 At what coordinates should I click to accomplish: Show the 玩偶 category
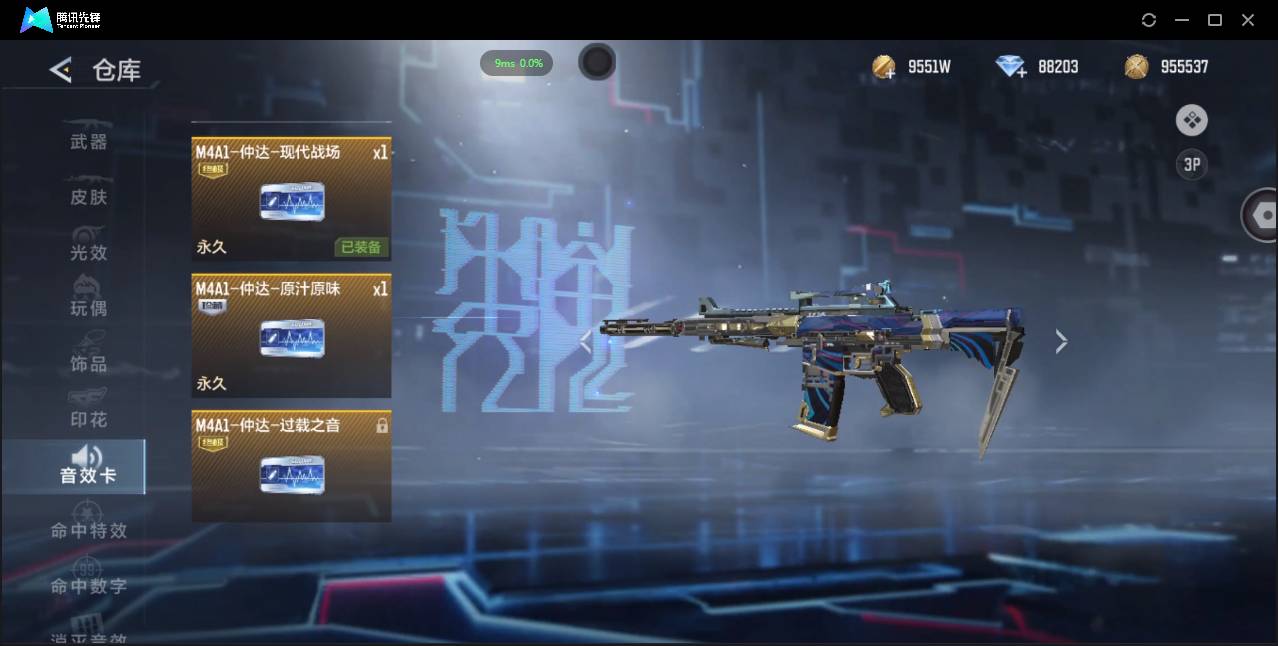tap(89, 308)
